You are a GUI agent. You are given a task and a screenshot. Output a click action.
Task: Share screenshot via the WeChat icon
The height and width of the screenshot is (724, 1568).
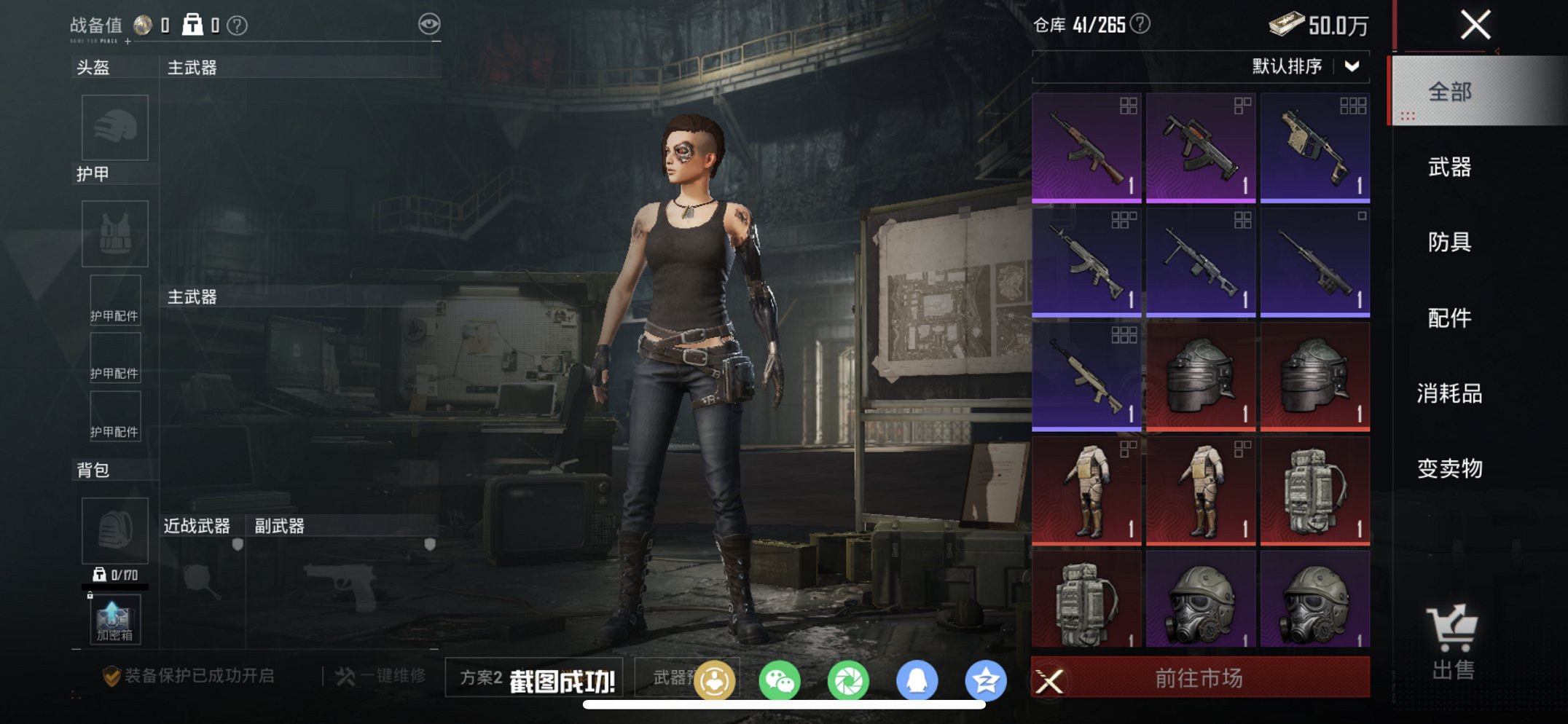click(780, 681)
